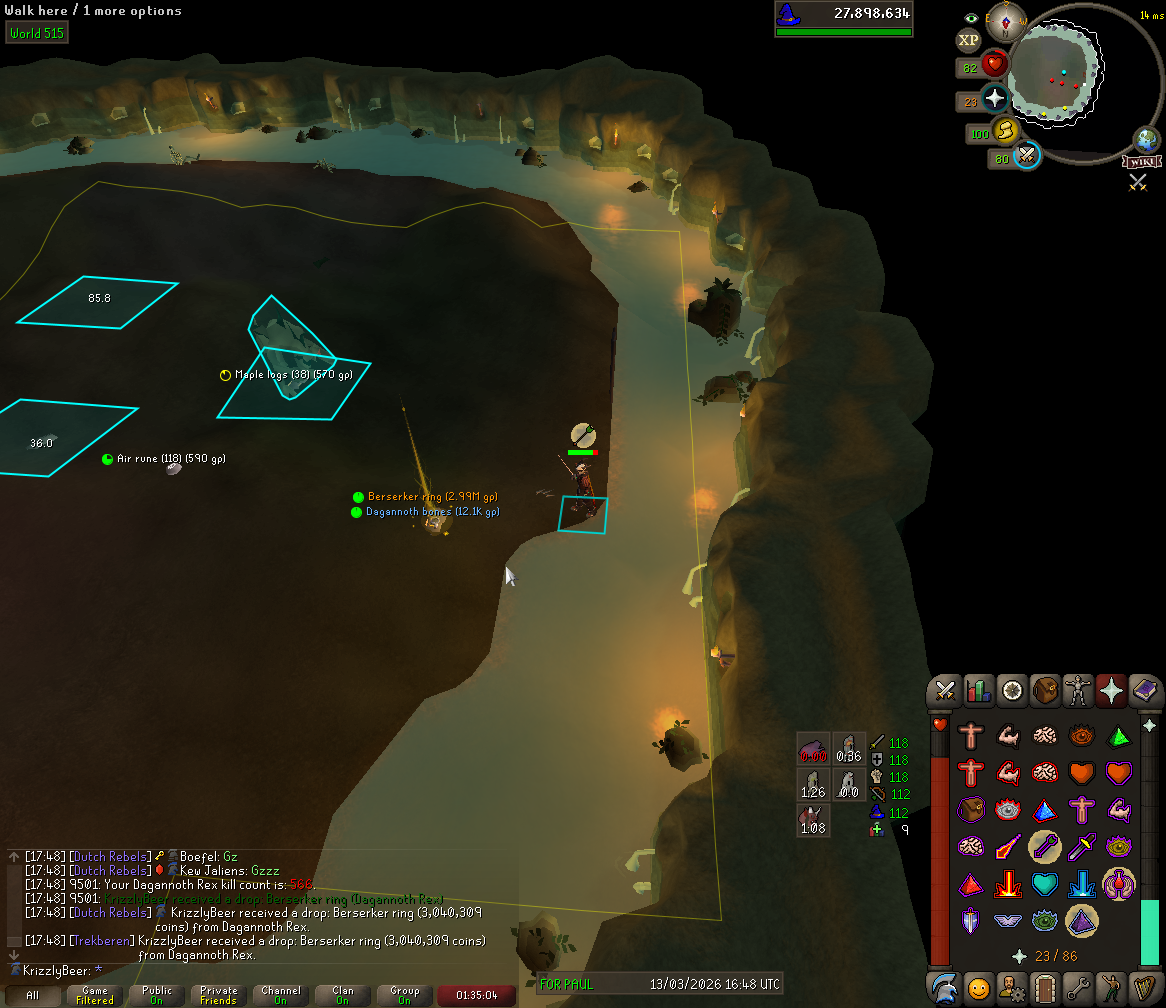Image resolution: width=1166 pixels, height=1008 pixels.
Task: Click the Game Filtered chat tab
Action: [95, 995]
